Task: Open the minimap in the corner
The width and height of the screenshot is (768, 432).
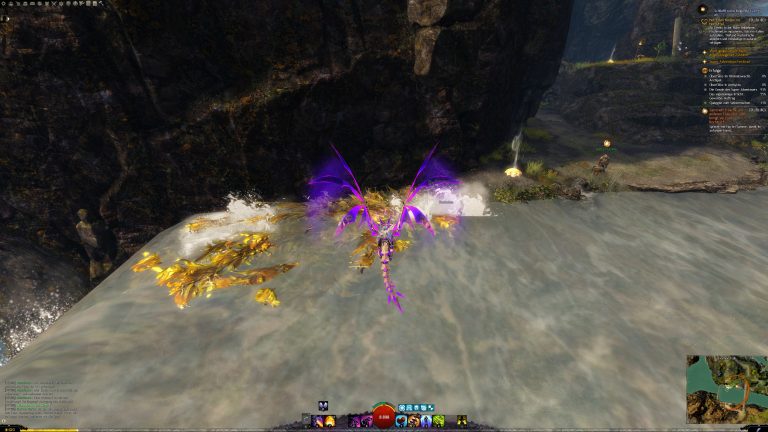Action: pyautogui.click(x=726, y=389)
